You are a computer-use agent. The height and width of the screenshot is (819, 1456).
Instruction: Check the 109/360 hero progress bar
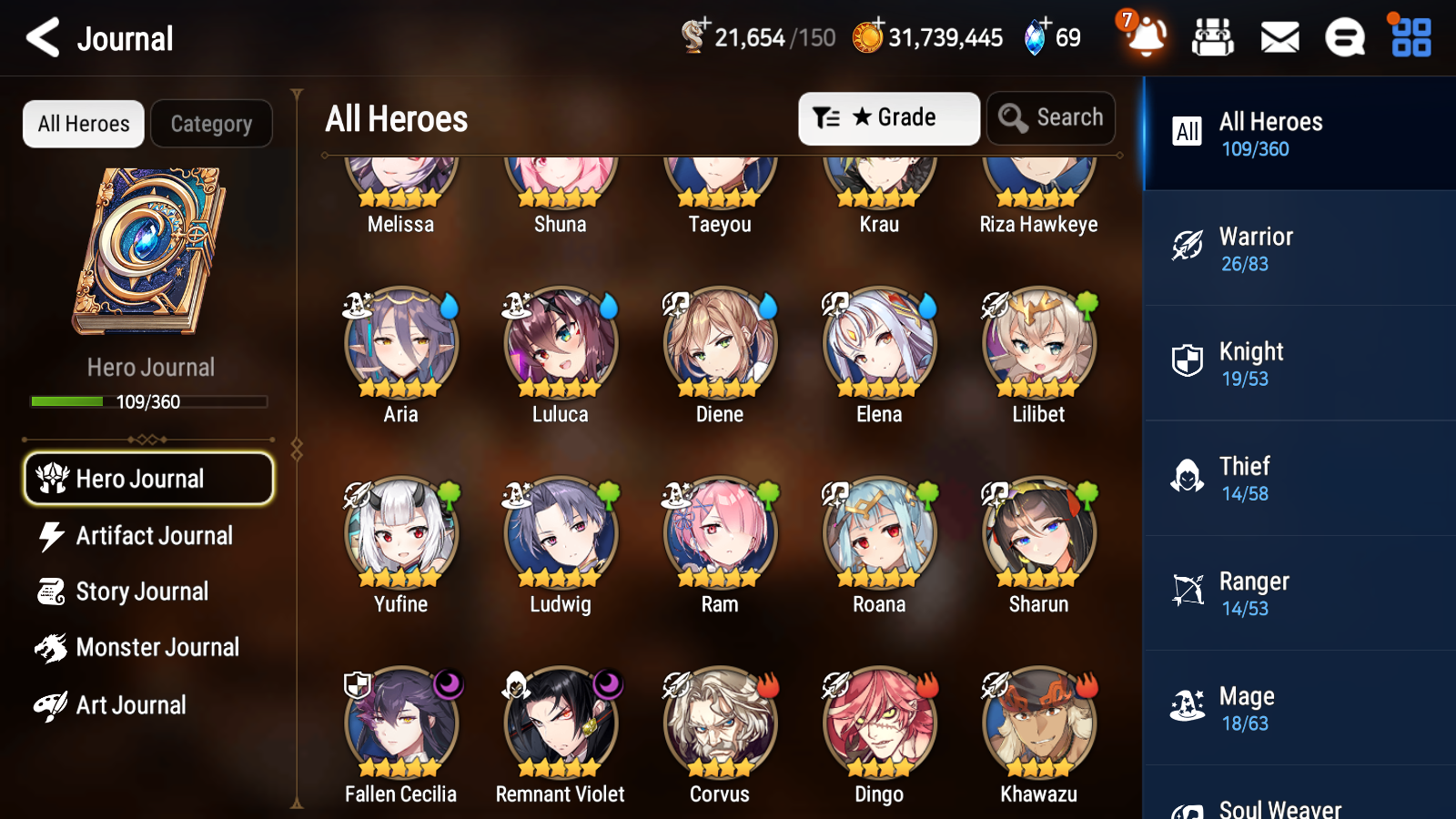(x=148, y=400)
